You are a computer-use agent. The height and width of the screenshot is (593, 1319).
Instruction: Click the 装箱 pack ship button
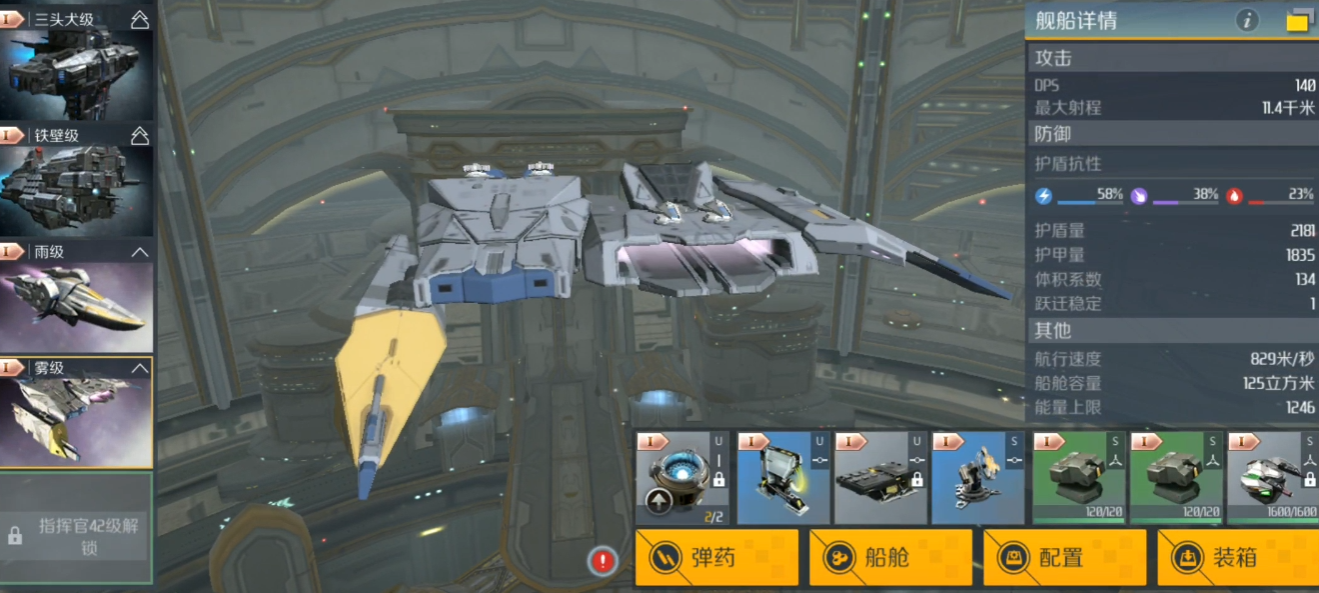[x=1238, y=557]
